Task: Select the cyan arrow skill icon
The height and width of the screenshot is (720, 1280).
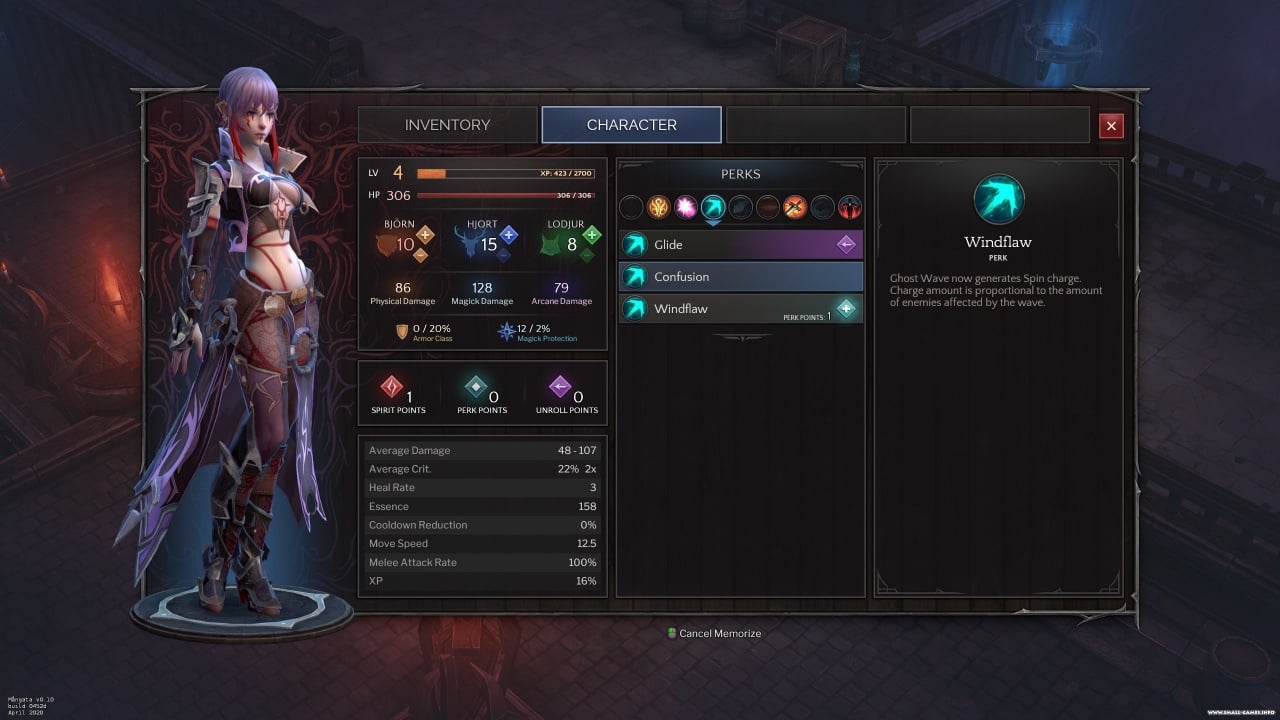Action: (712, 207)
